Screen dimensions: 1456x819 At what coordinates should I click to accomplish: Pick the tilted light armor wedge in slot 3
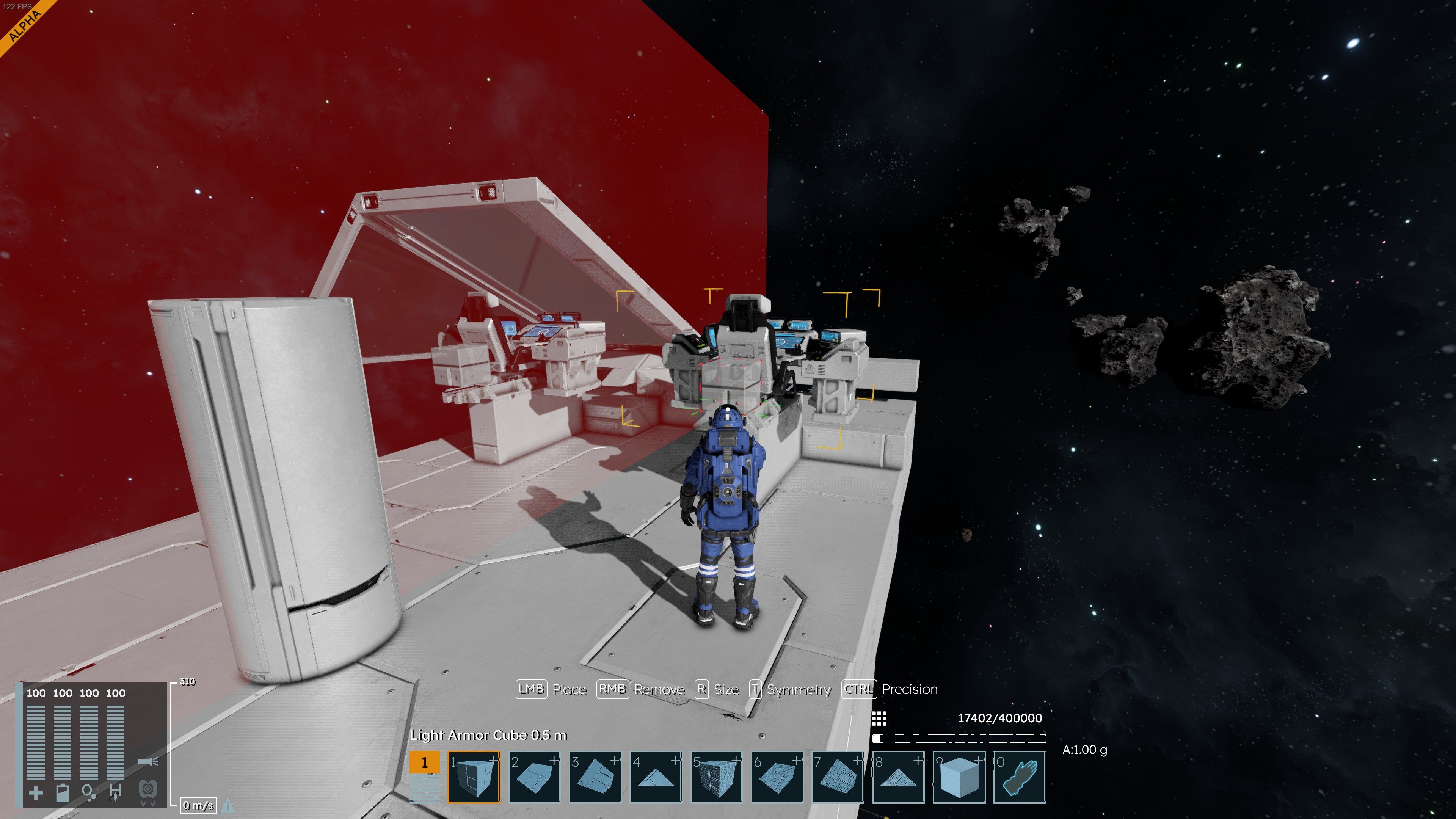pyautogui.click(x=595, y=777)
